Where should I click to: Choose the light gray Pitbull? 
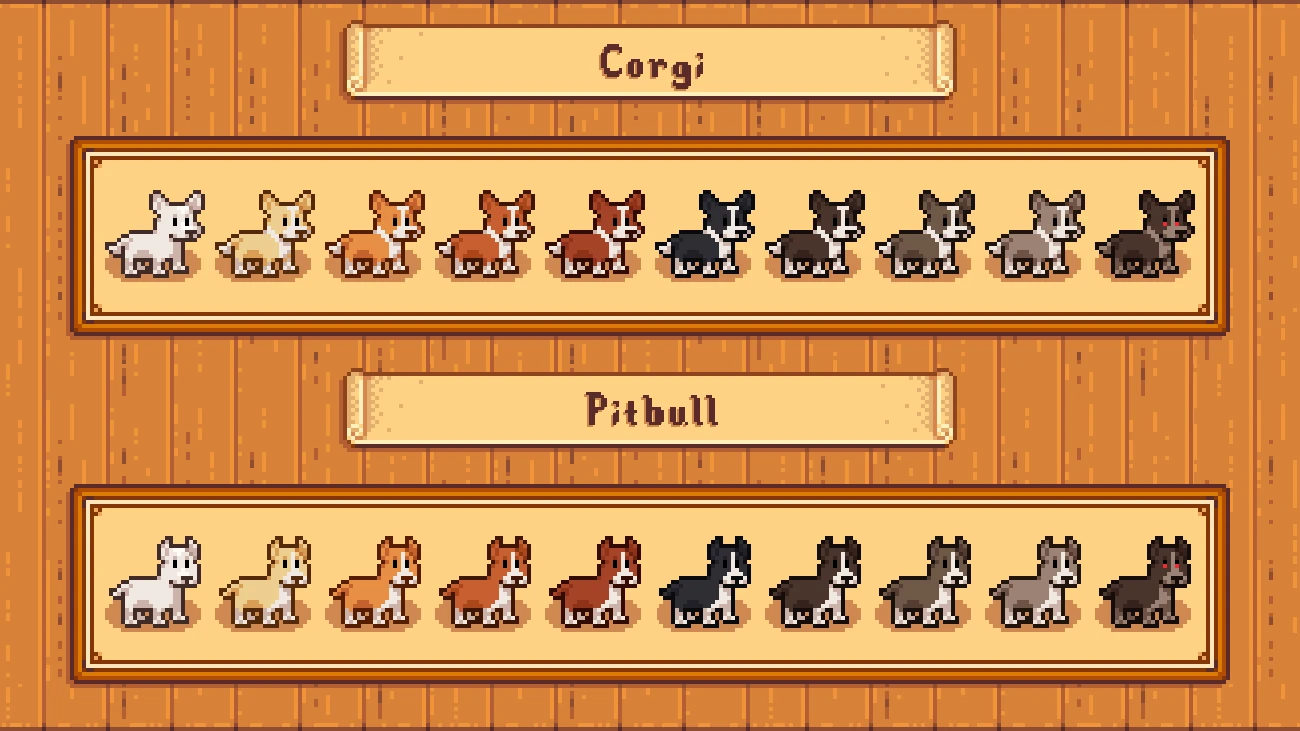(x=1036, y=583)
